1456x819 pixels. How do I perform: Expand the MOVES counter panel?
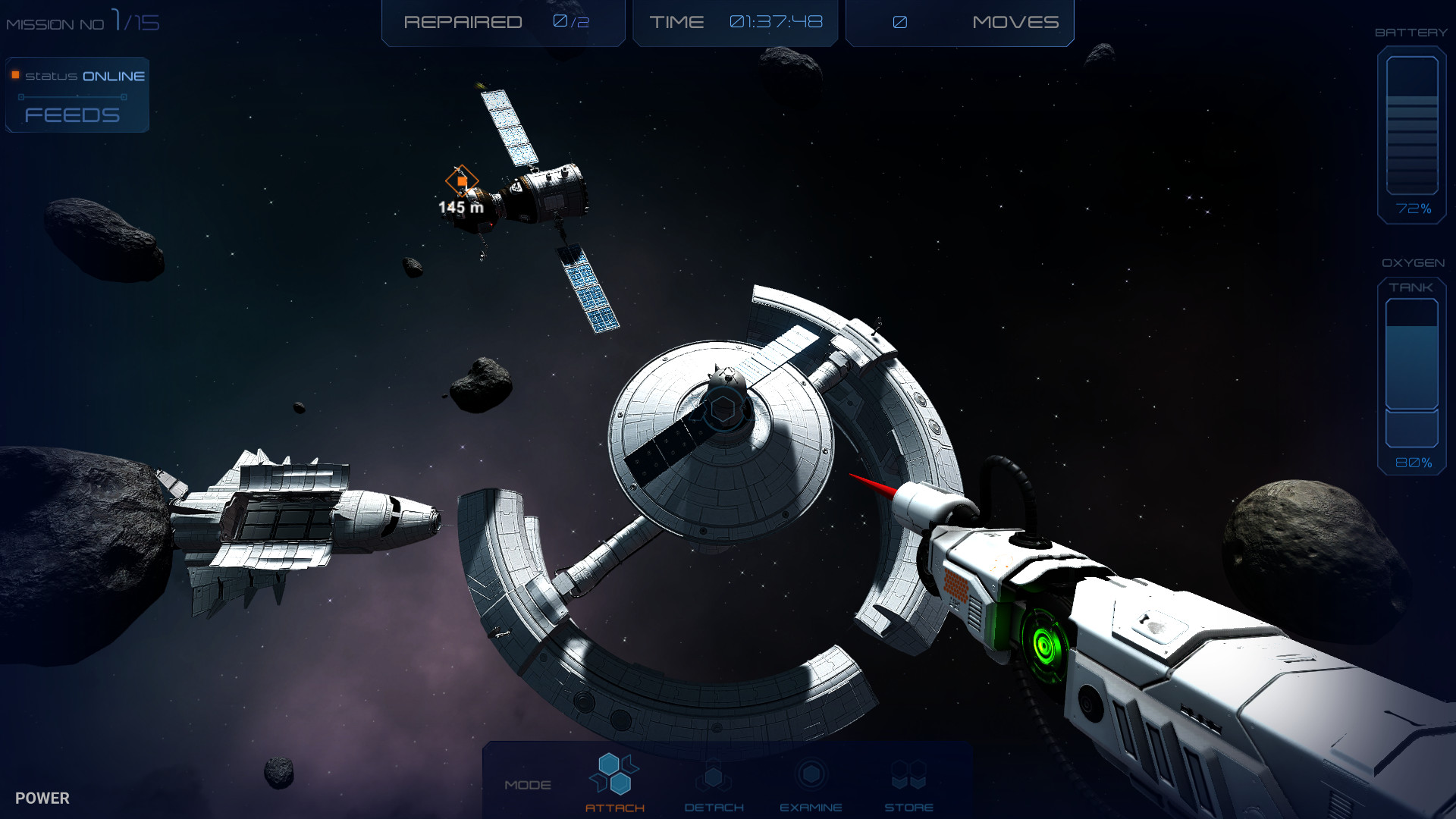click(x=959, y=22)
